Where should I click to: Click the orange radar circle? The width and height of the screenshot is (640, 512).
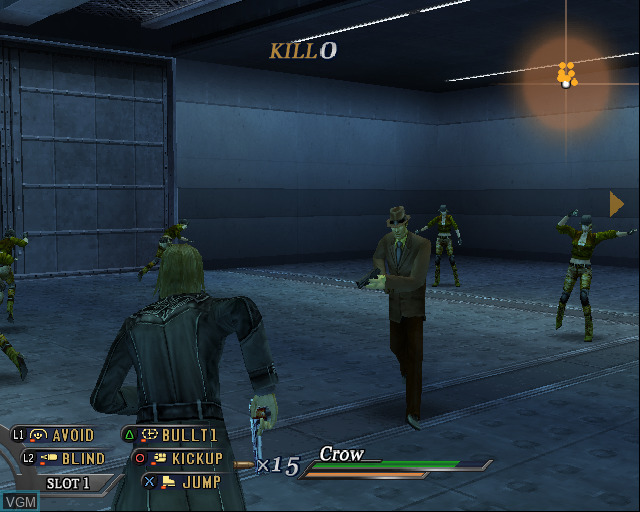pyautogui.click(x=567, y=78)
